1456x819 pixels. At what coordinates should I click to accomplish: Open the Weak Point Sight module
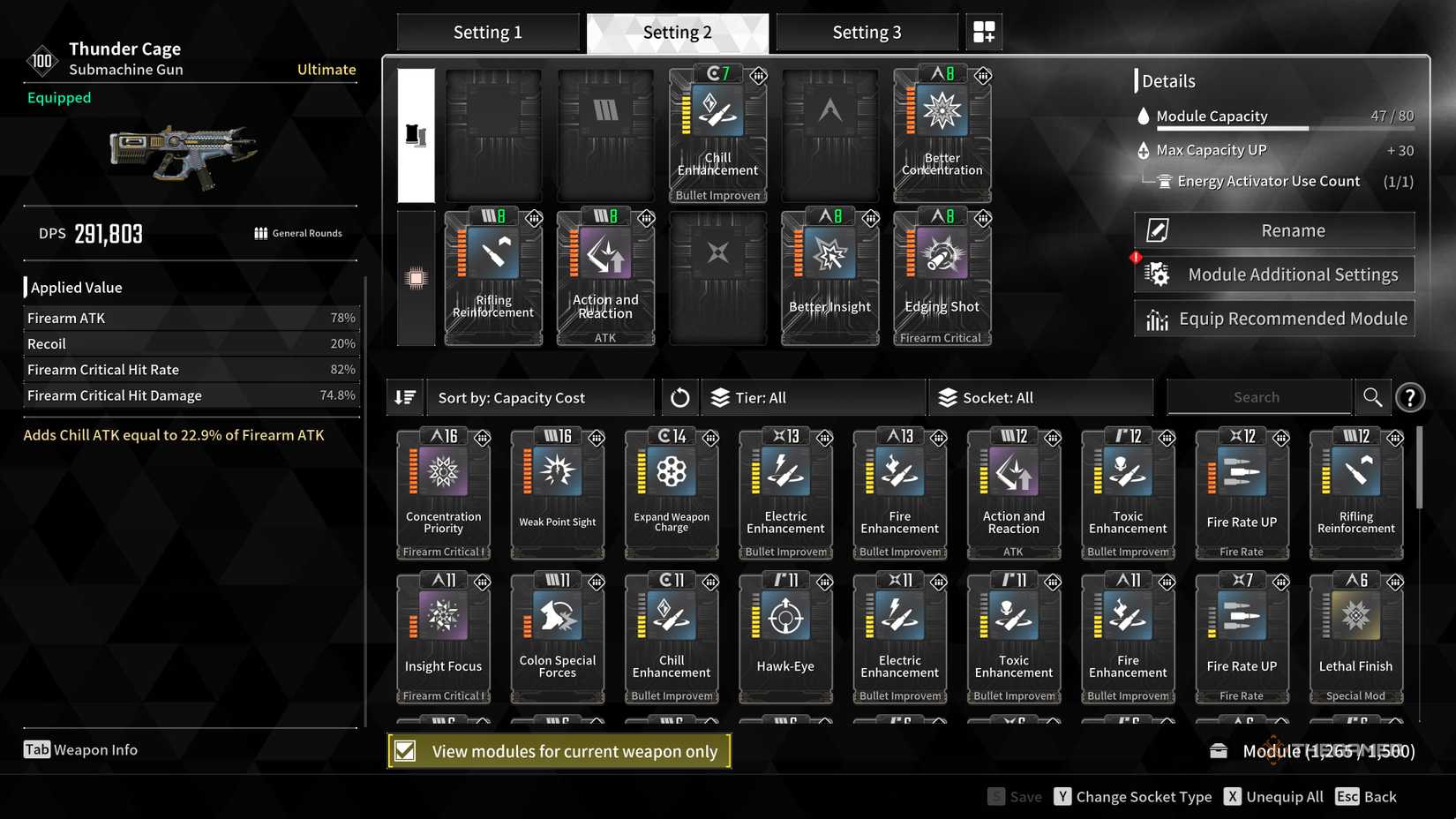click(557, 490)
